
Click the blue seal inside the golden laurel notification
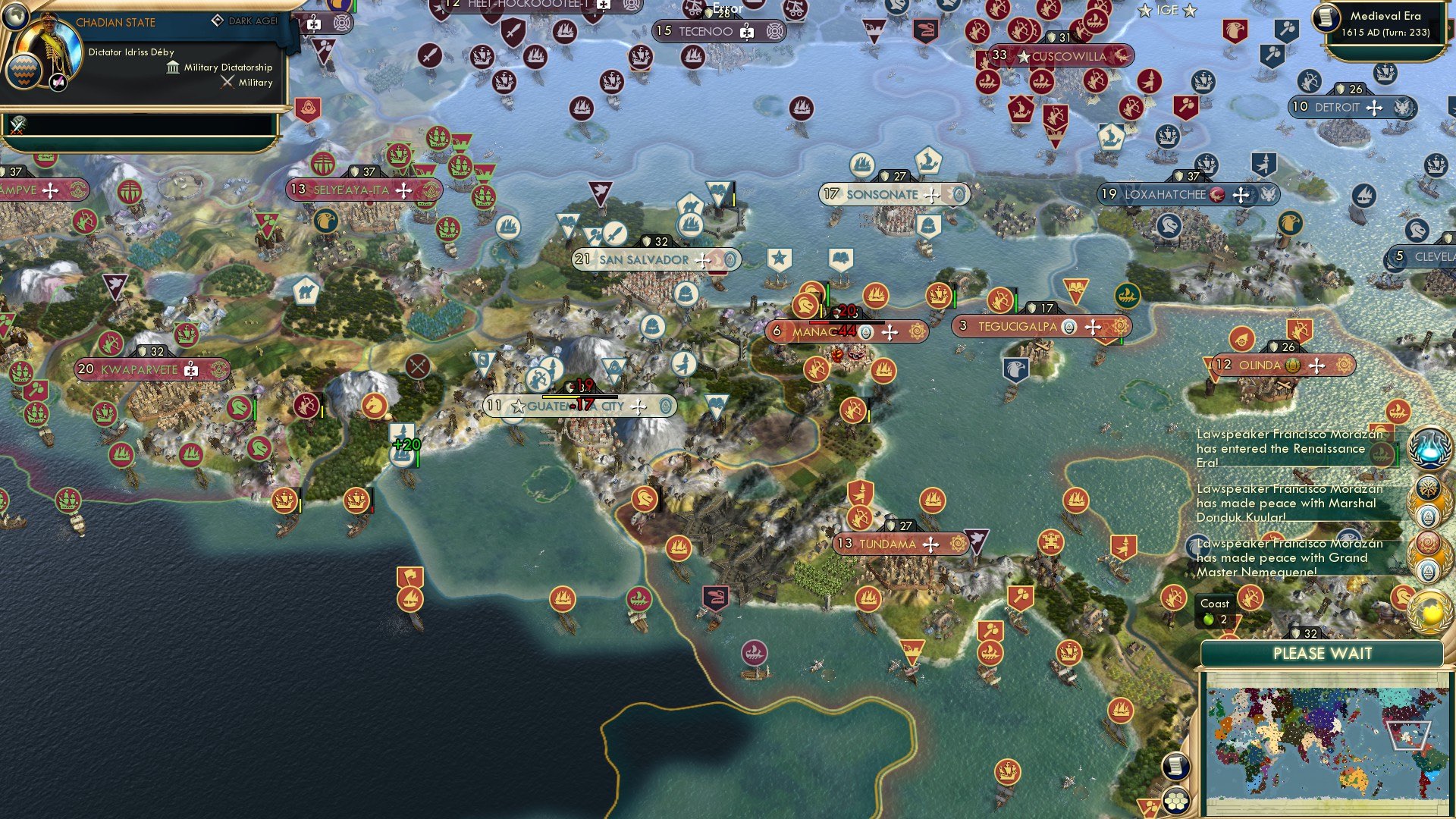coord(1429,516)
